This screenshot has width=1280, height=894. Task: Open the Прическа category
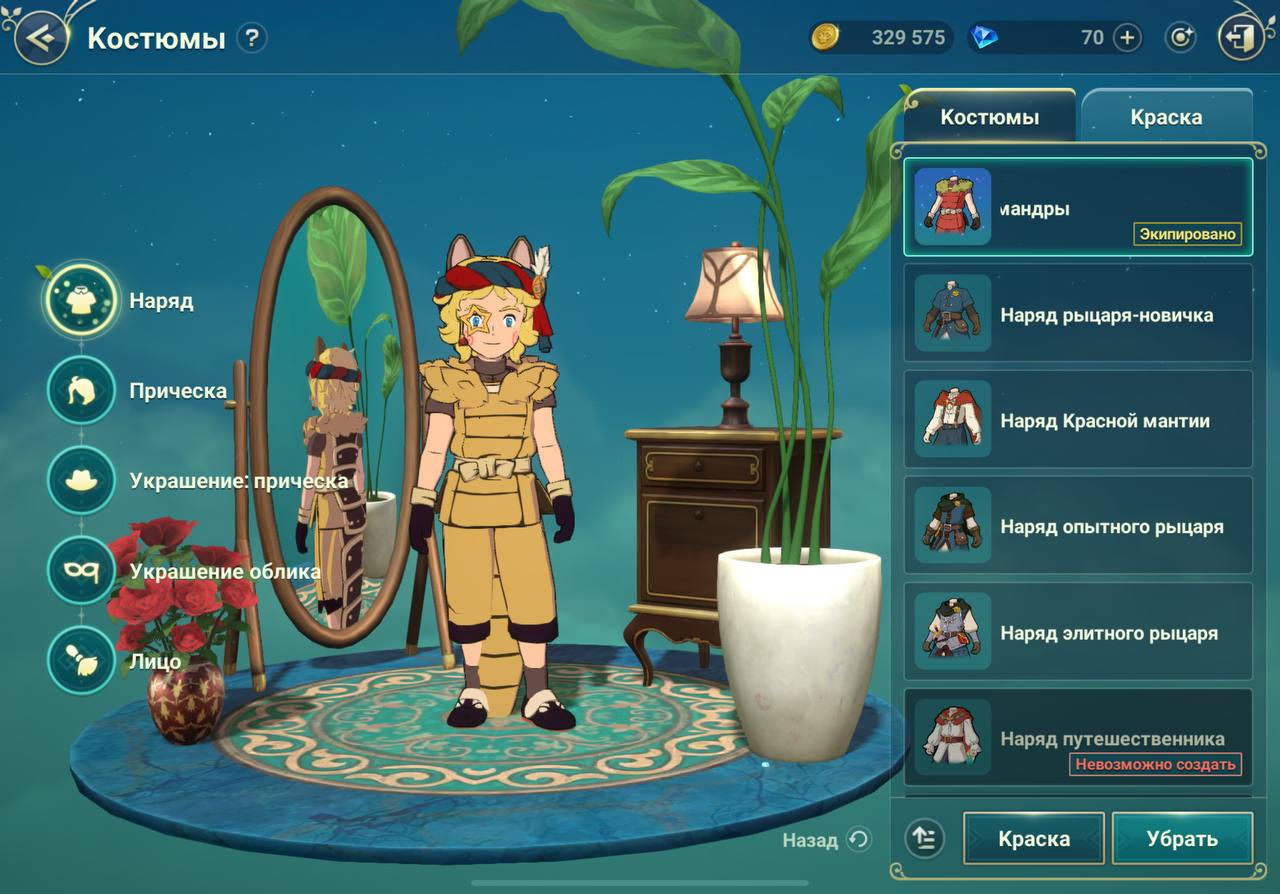81,390
